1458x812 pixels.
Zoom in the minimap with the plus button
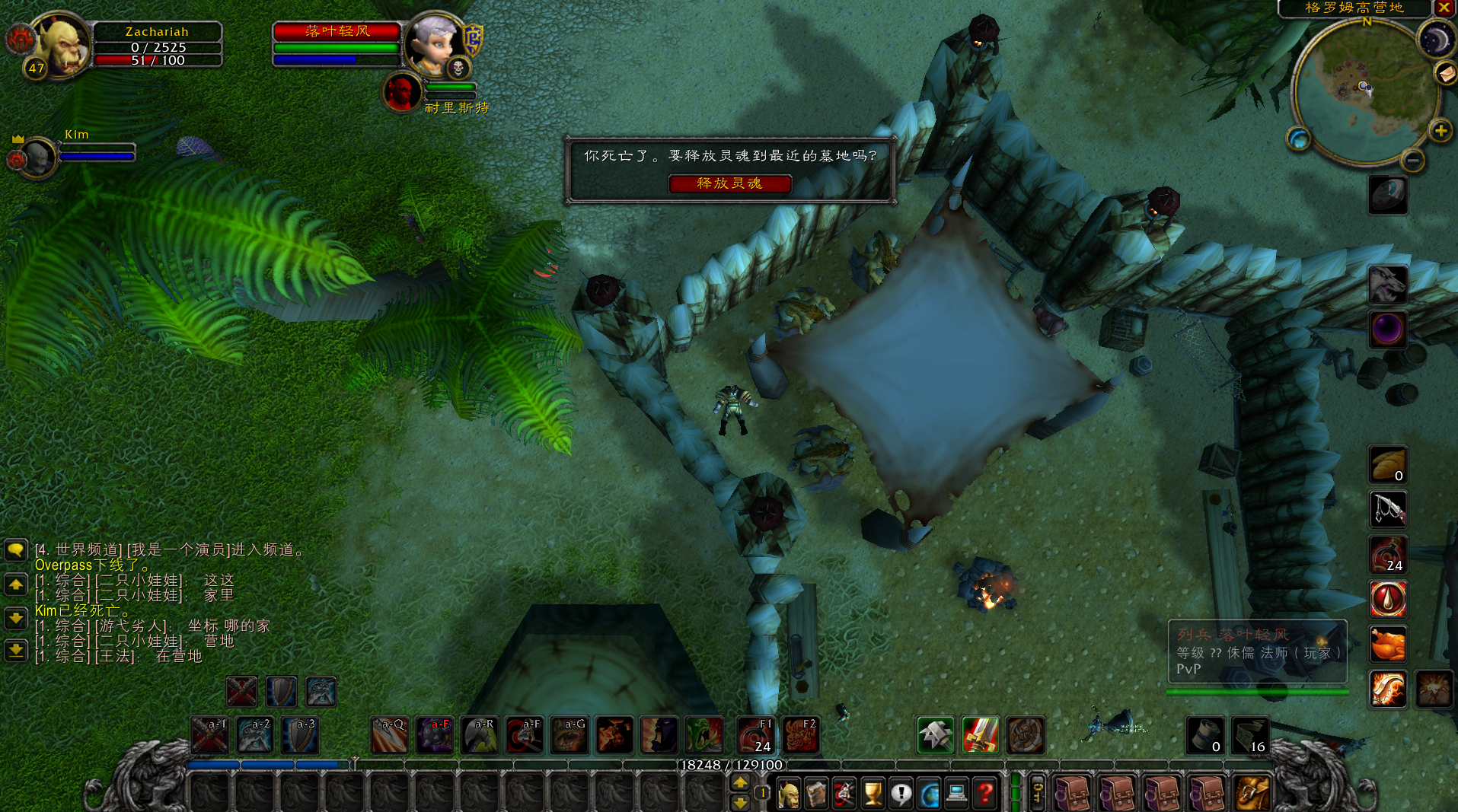tap(1440, 131)
